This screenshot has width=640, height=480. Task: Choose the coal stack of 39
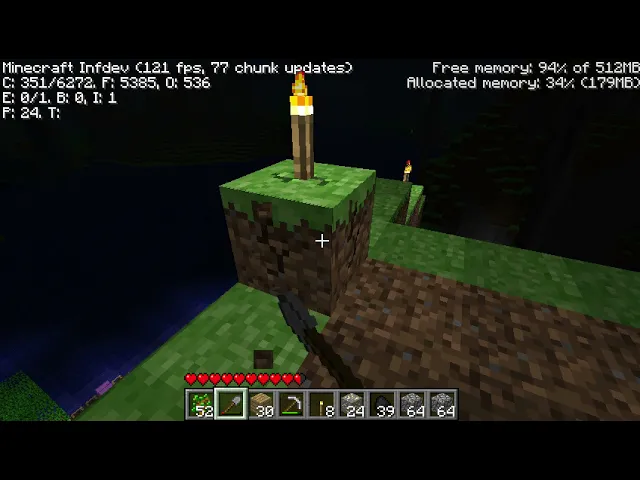382,405
